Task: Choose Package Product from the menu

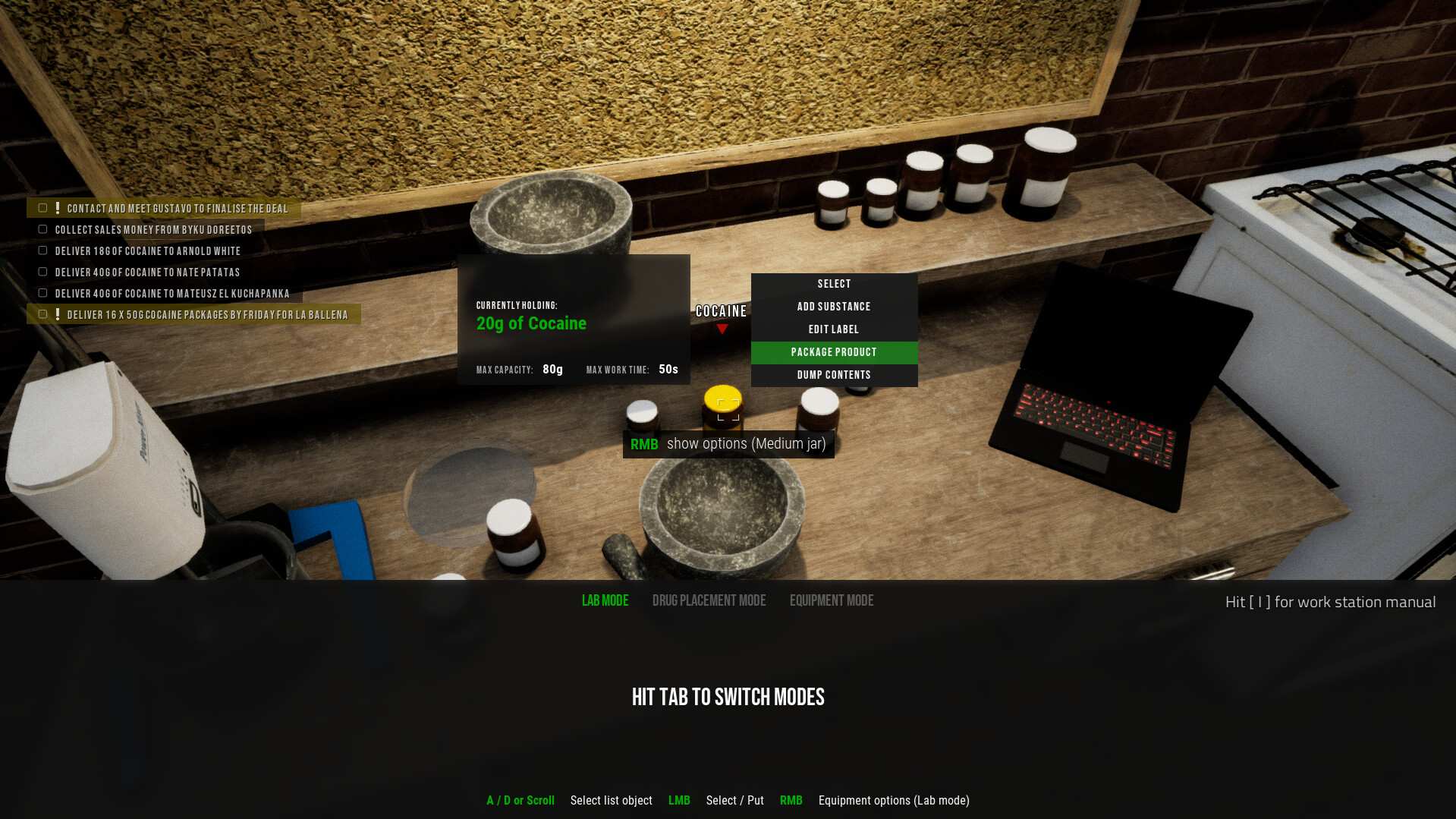Action: [x=833, y=351]
